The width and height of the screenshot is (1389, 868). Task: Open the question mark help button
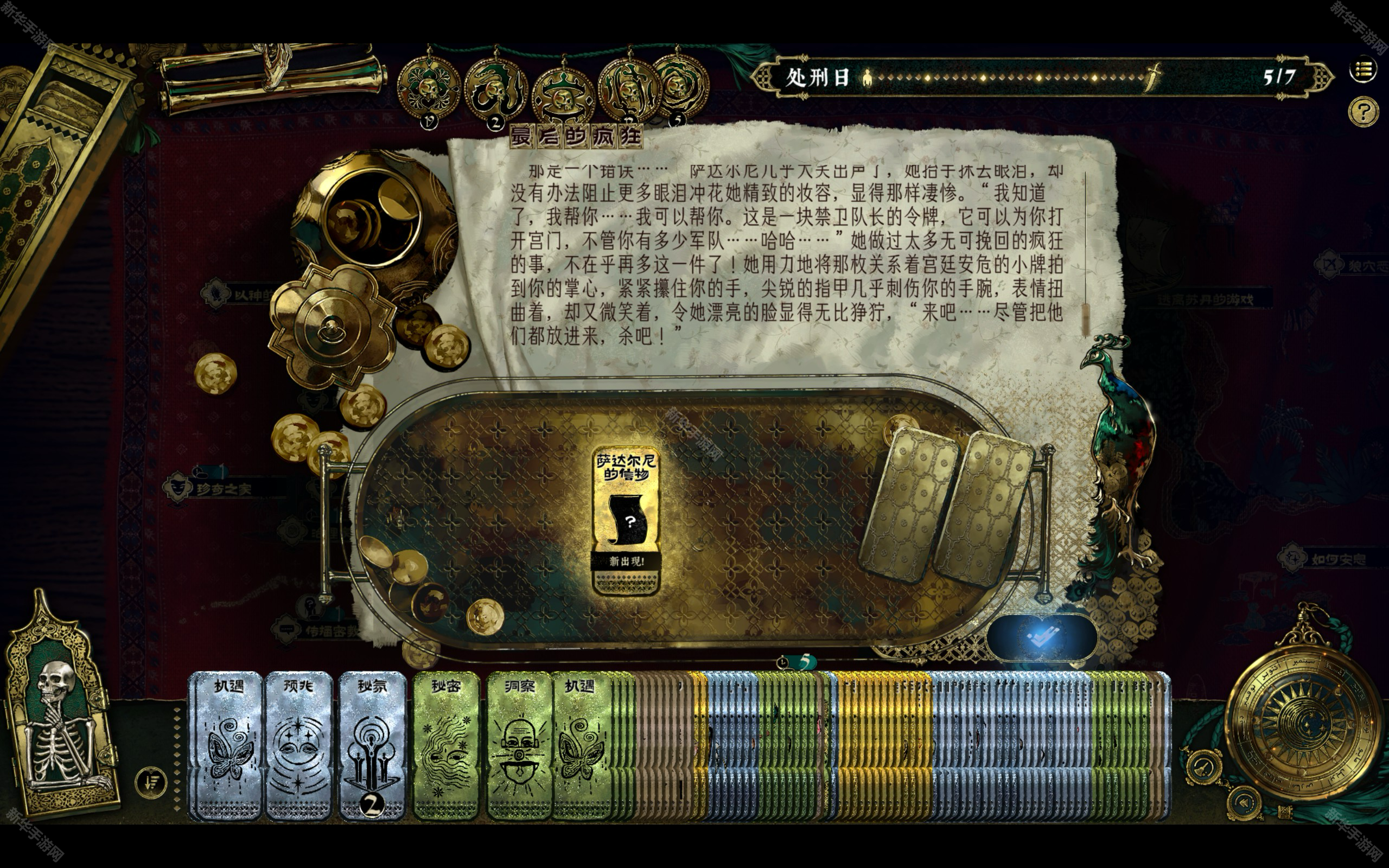point(1363,111)
